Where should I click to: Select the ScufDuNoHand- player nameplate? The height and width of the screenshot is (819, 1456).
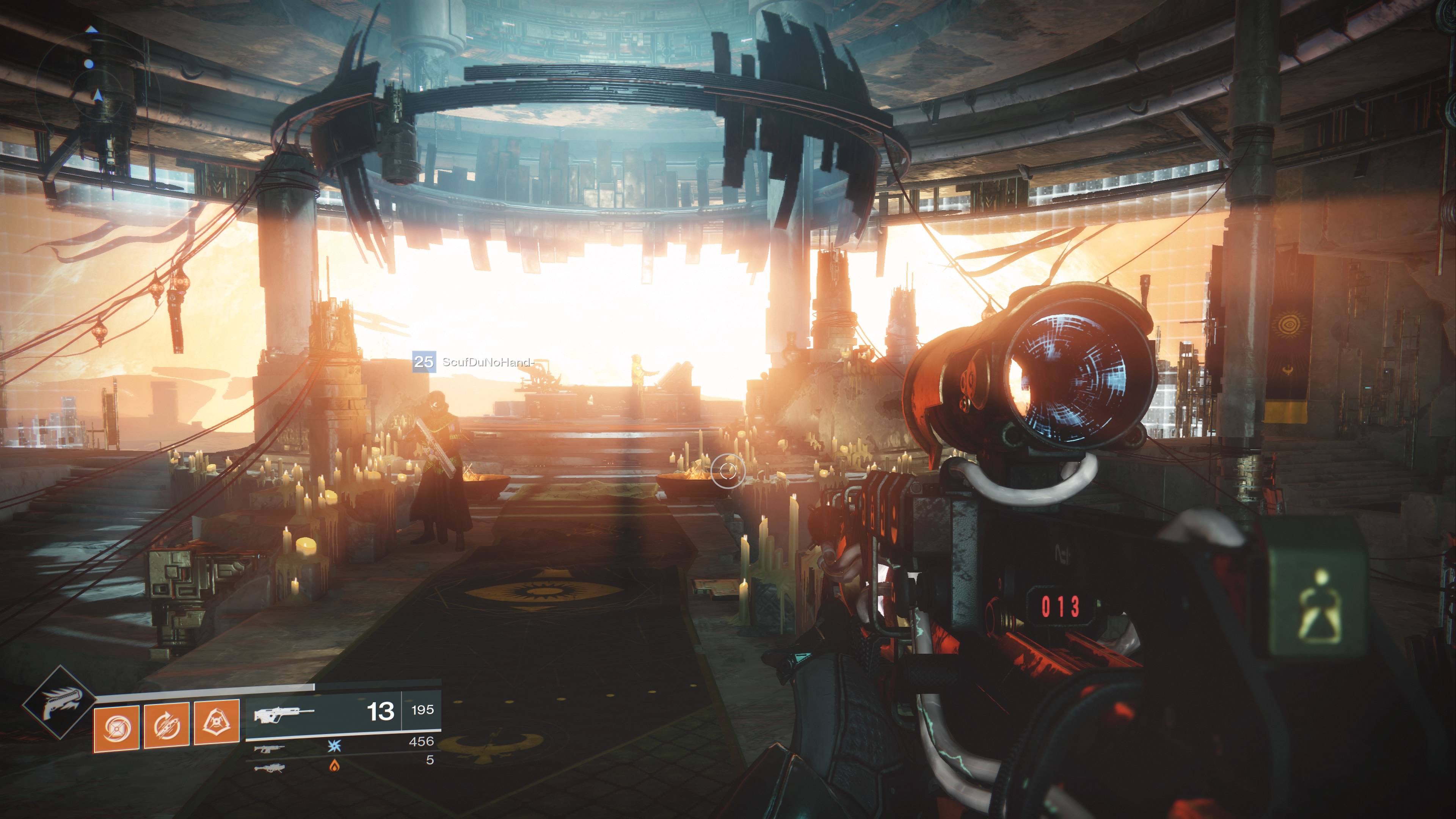coord(474,362)
